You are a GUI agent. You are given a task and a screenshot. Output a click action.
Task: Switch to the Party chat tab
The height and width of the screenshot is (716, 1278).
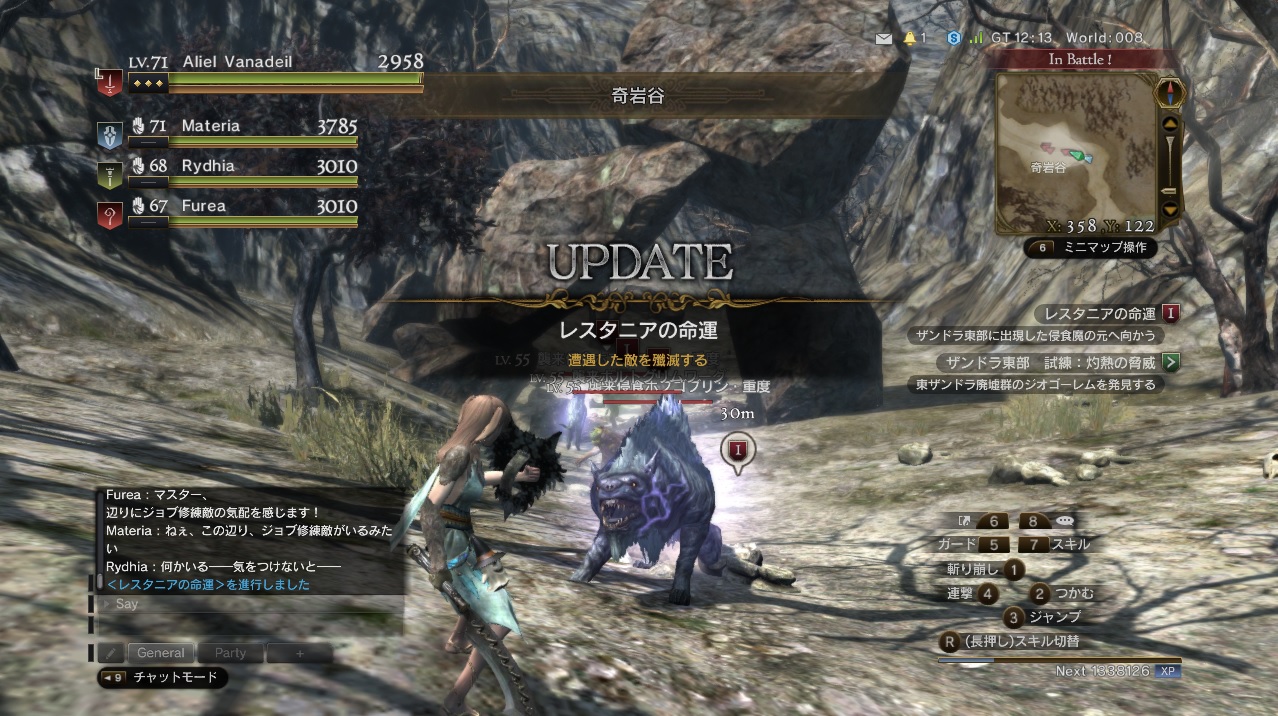click(230, 653)
